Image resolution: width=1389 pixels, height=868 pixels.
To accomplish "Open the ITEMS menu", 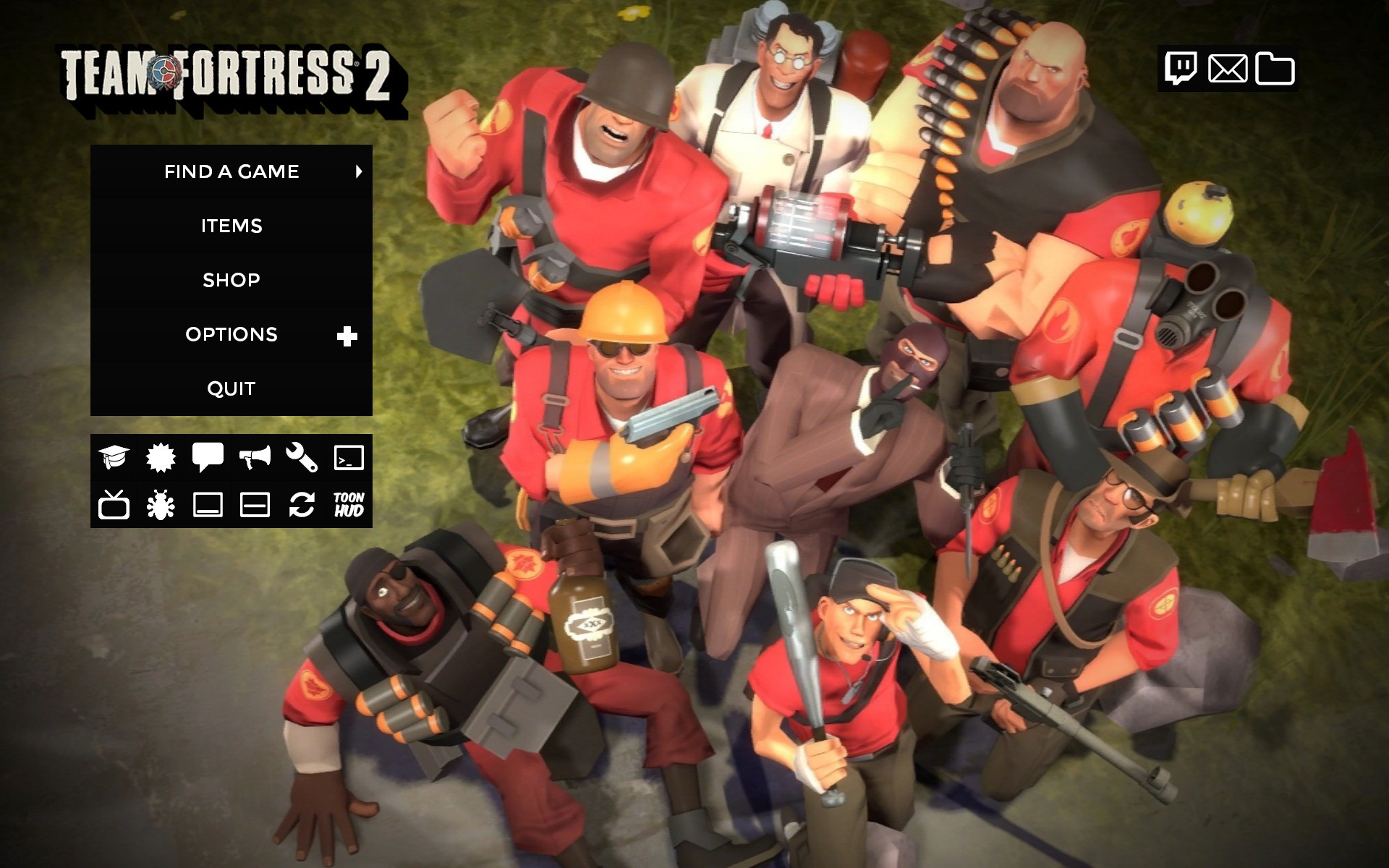I will point(231,226).
